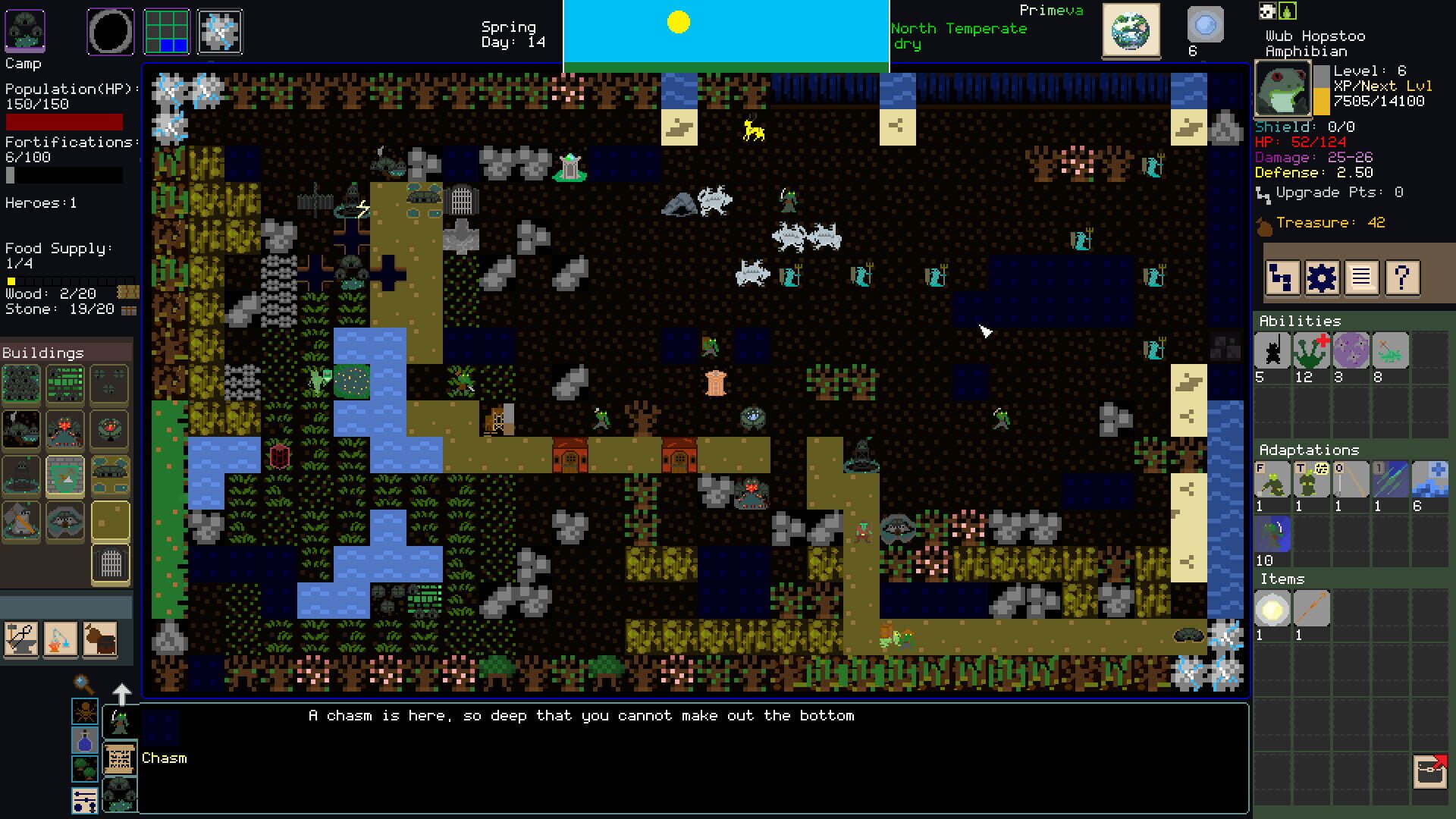Screen dimensions: 1456x819
Task: Click the white up arrow above the log
Action: 121,692
